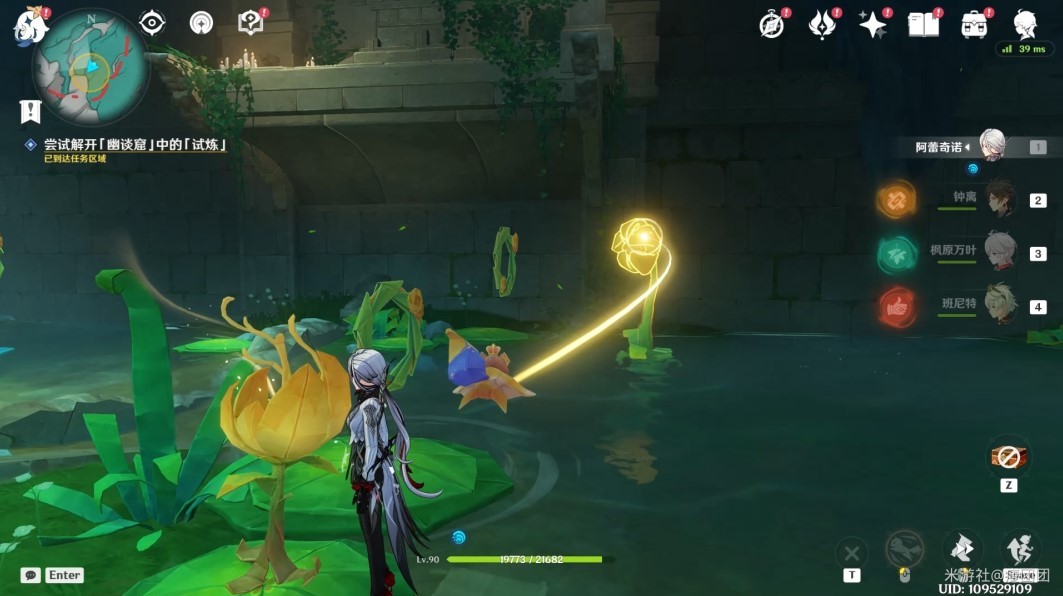This screenshot has width=1063, height=596.
Task: Open the Paimon main menu
Action: [29, 27]
